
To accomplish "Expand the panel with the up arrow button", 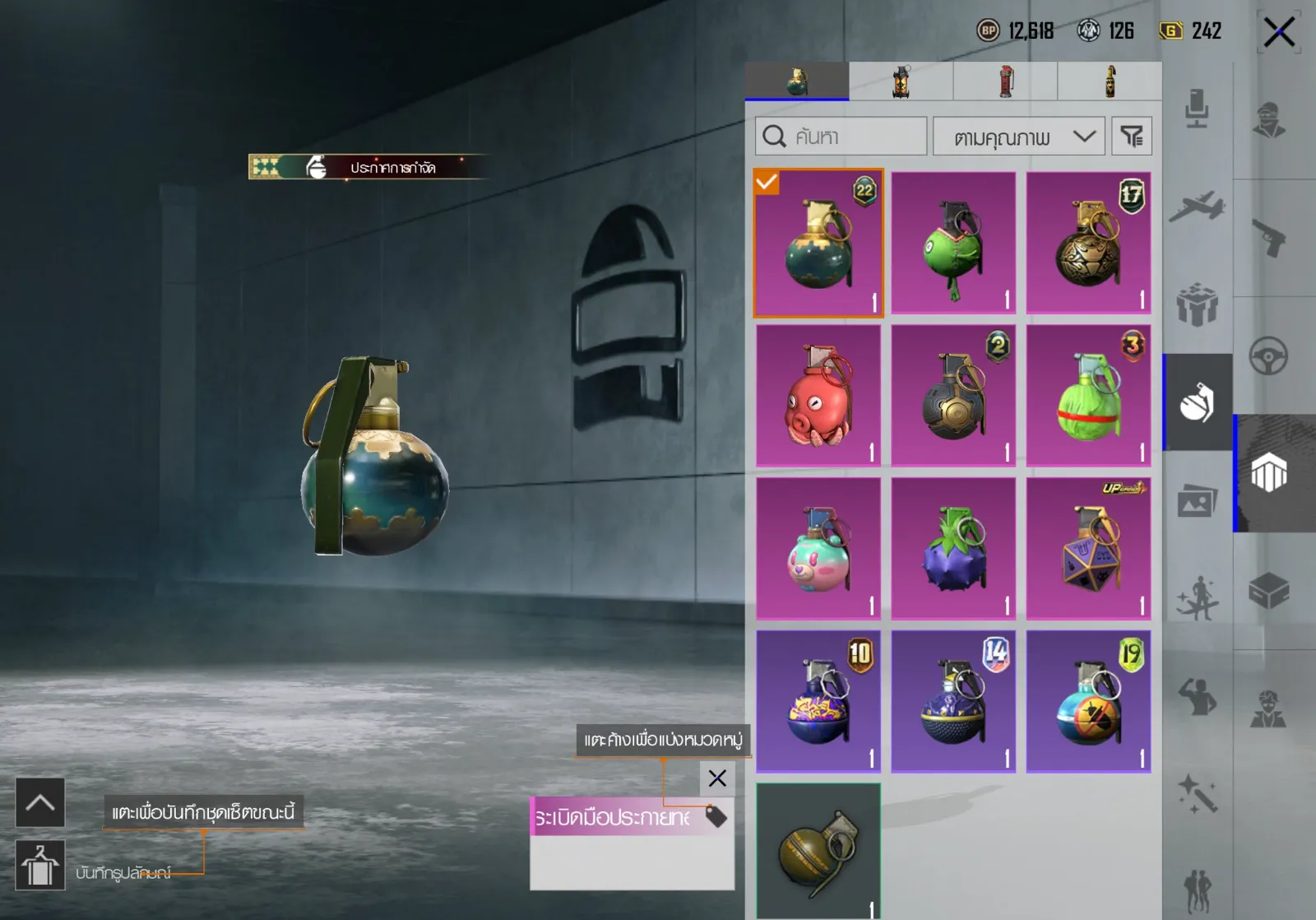I will (40, 802).
